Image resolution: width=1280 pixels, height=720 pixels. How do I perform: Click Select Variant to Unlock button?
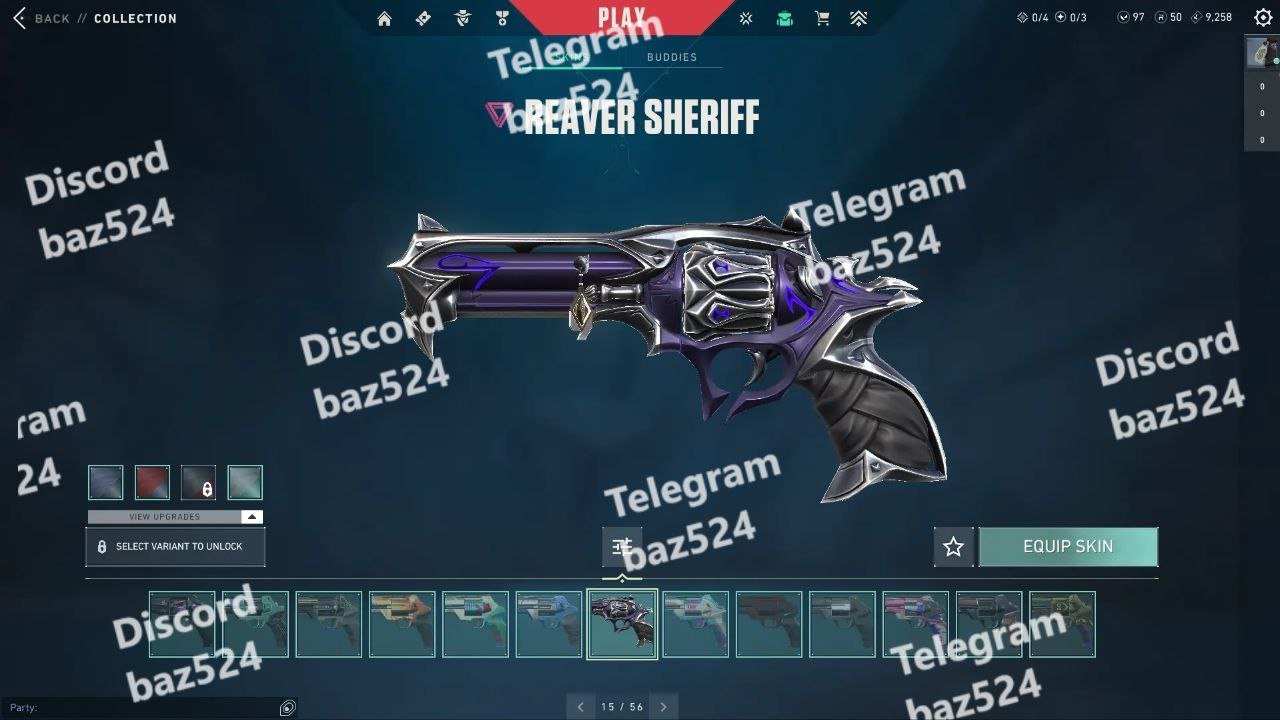(175, 547)
